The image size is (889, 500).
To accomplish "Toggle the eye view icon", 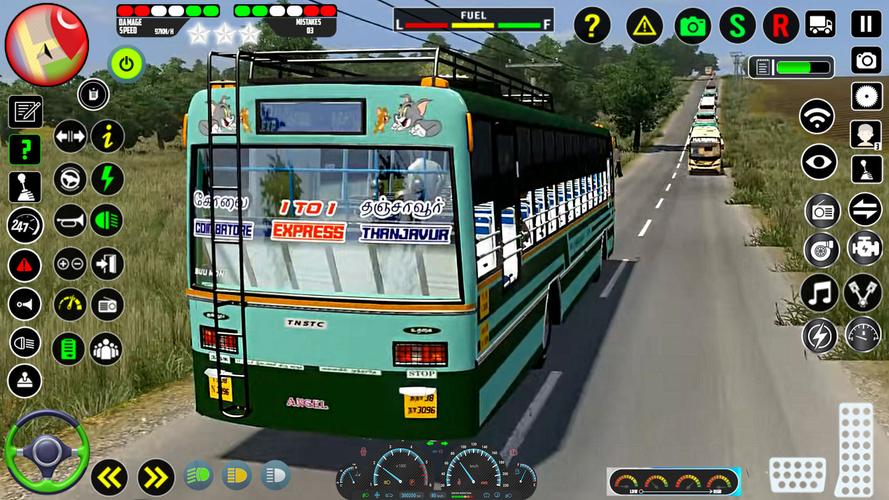I will (819, 162).
